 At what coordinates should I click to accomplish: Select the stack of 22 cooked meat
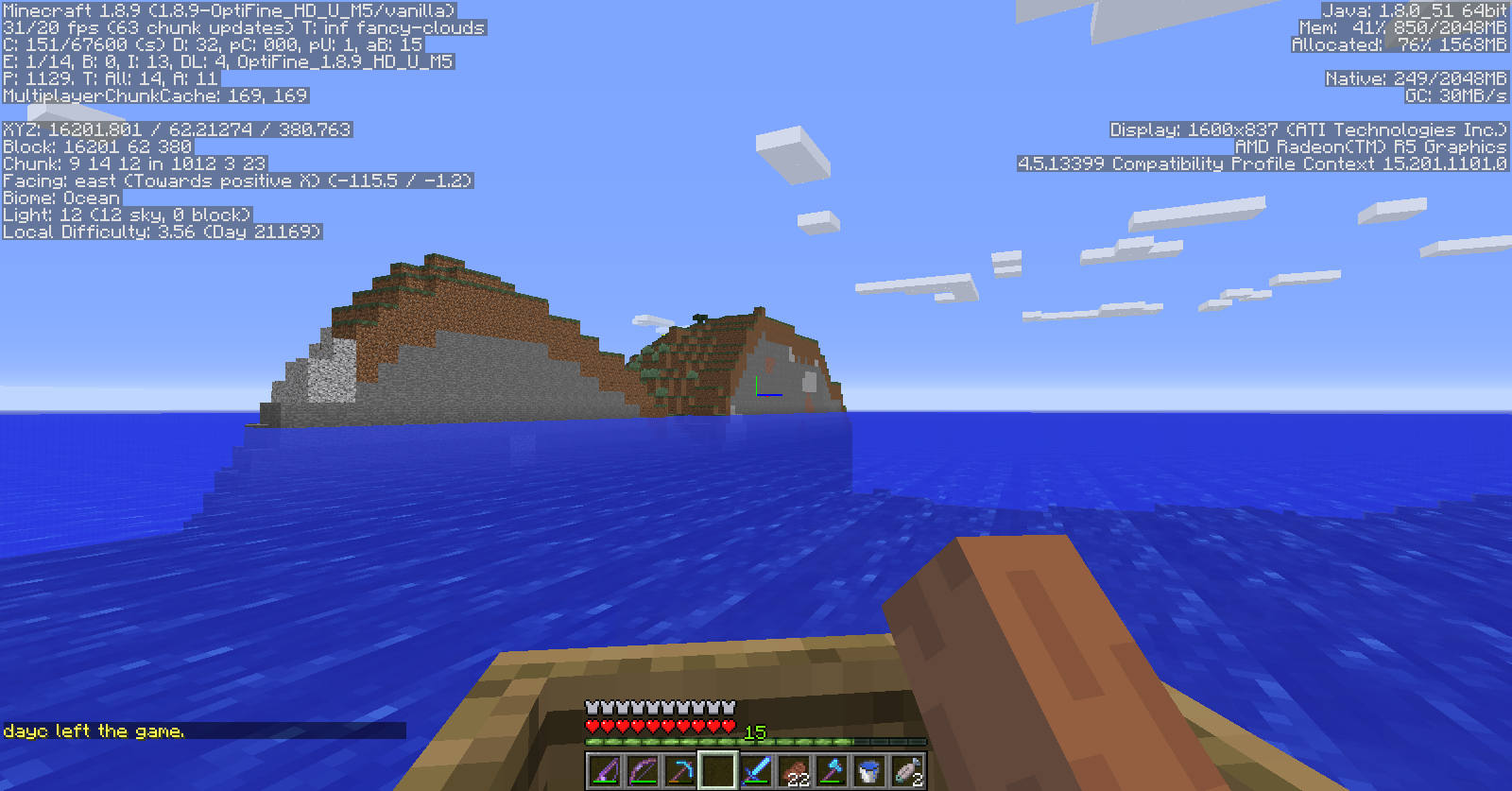point(795,770)
